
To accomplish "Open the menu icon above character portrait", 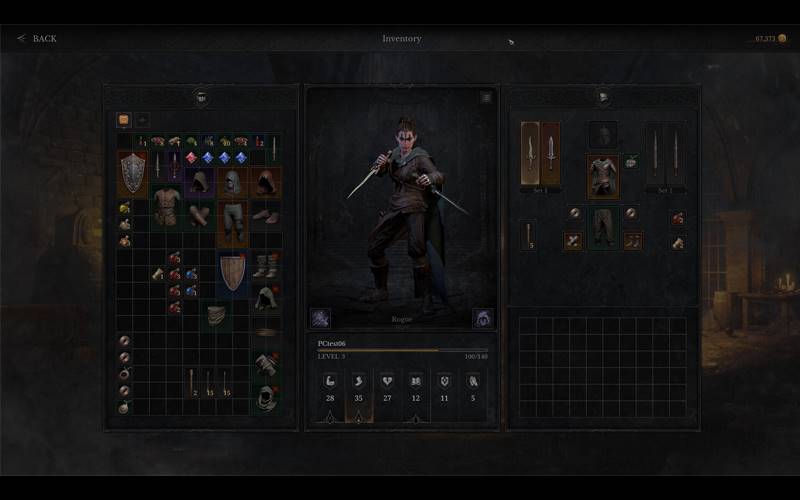I will [486, 98].
